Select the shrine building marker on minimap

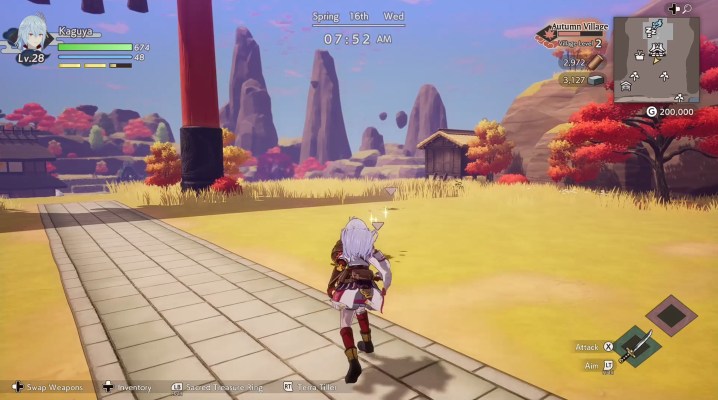[658, 50]
